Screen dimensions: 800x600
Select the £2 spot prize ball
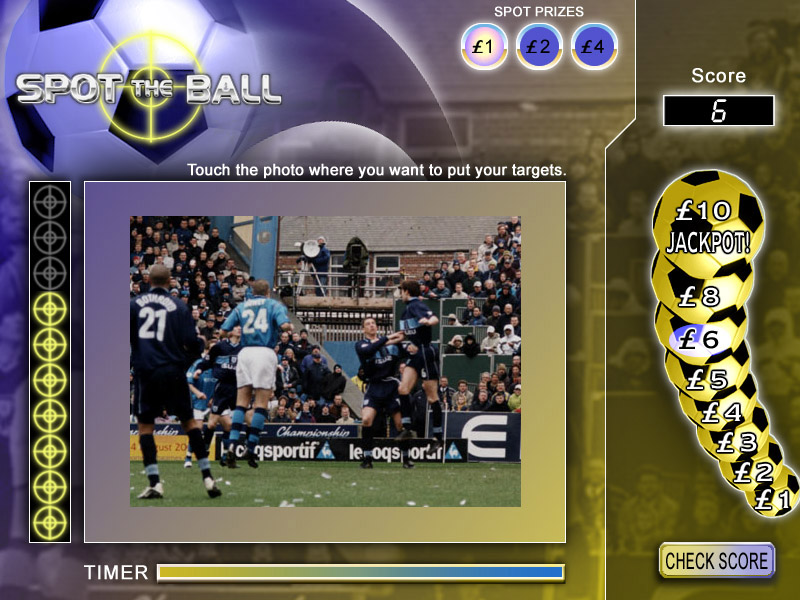(539, 46)
